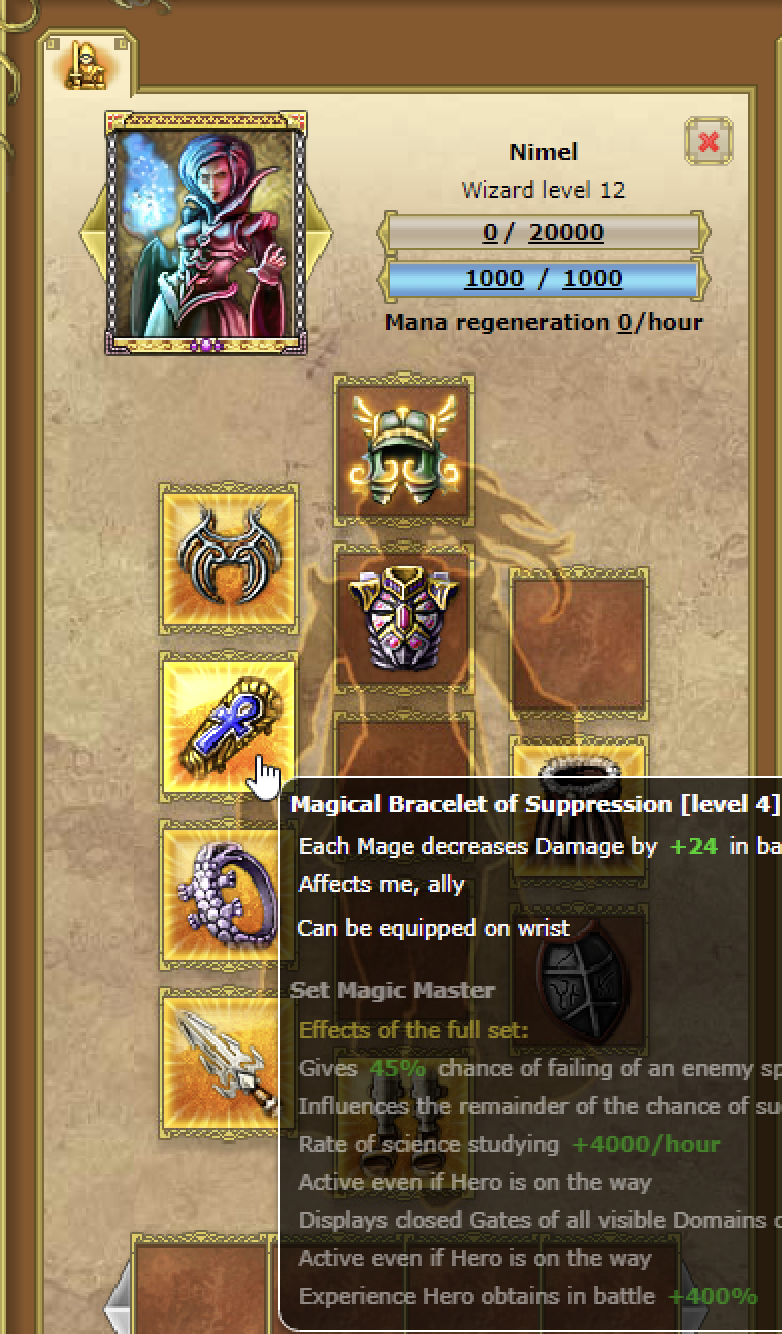Viewport: 782px width, 1334px height.
Task: Select the silver necklace amulet slot
Action: coord(229,559)
